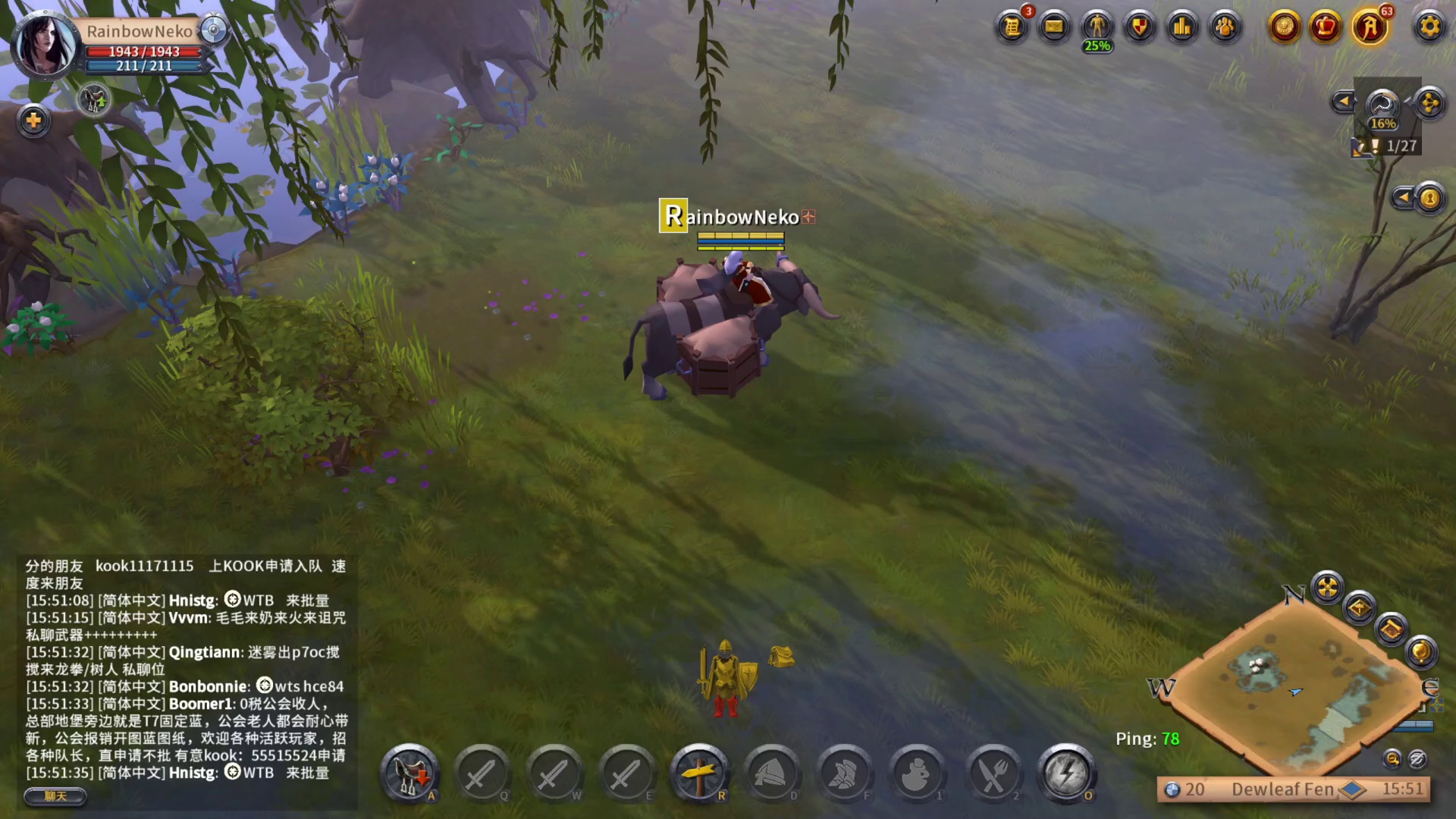Image resolution: width=1456 pixels, height=819 pixels.
Task: Select the signpost ability in slot R
Action: pyautogui.click(x=700, y=772)
